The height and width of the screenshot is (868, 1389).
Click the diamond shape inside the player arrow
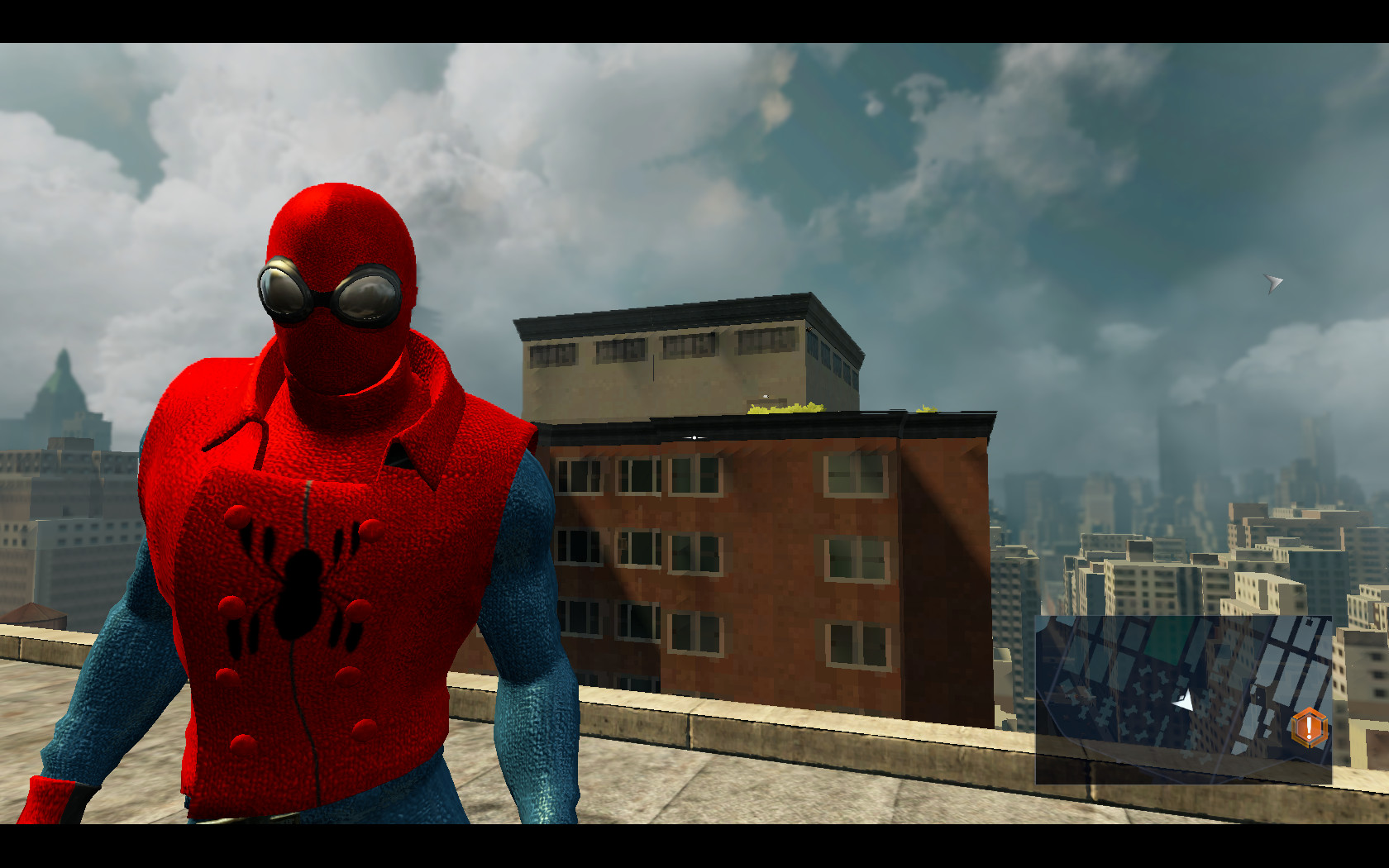click(1181, 697)
